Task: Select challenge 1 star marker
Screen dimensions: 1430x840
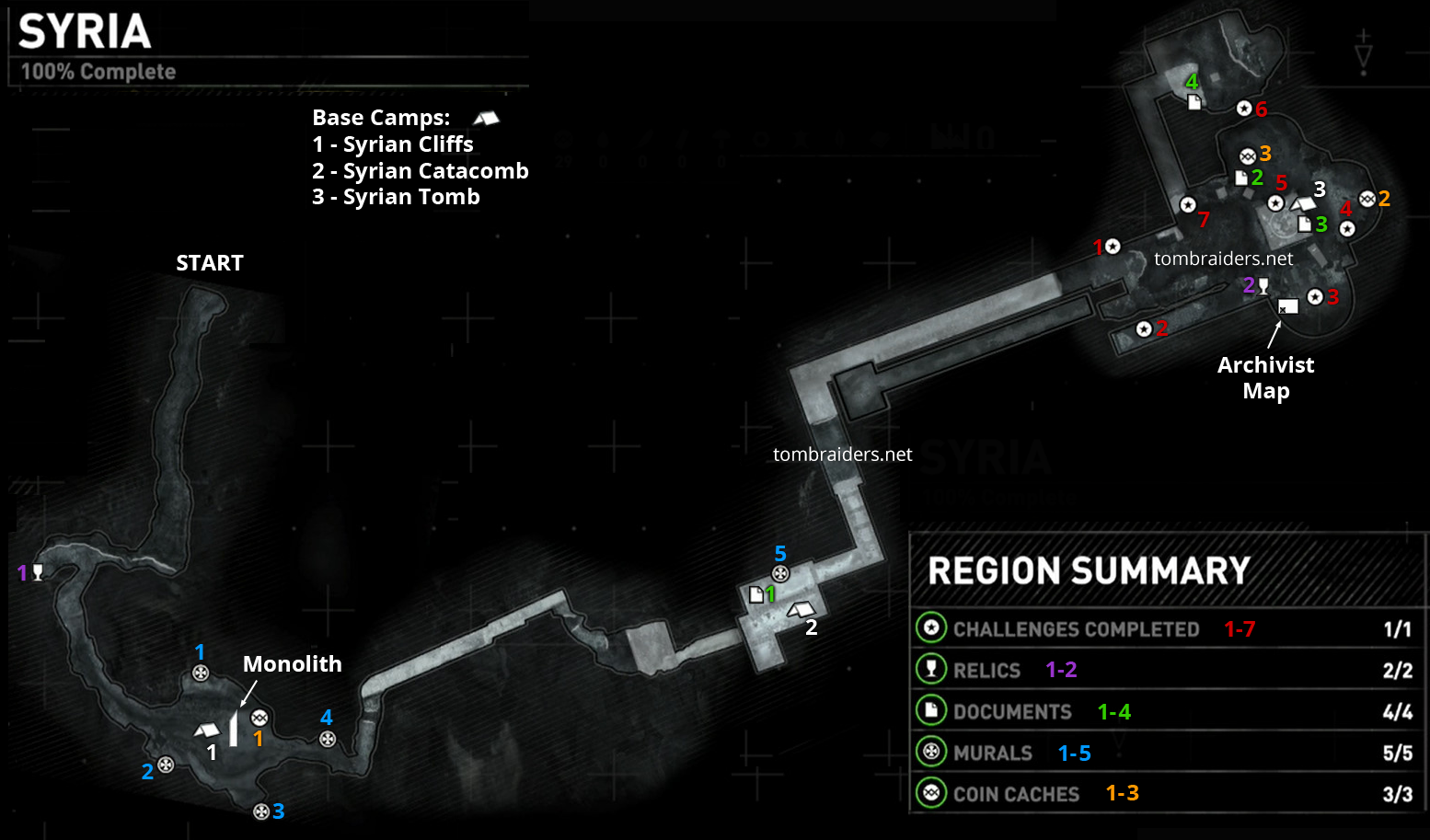Action: [x=1113, y=247]
